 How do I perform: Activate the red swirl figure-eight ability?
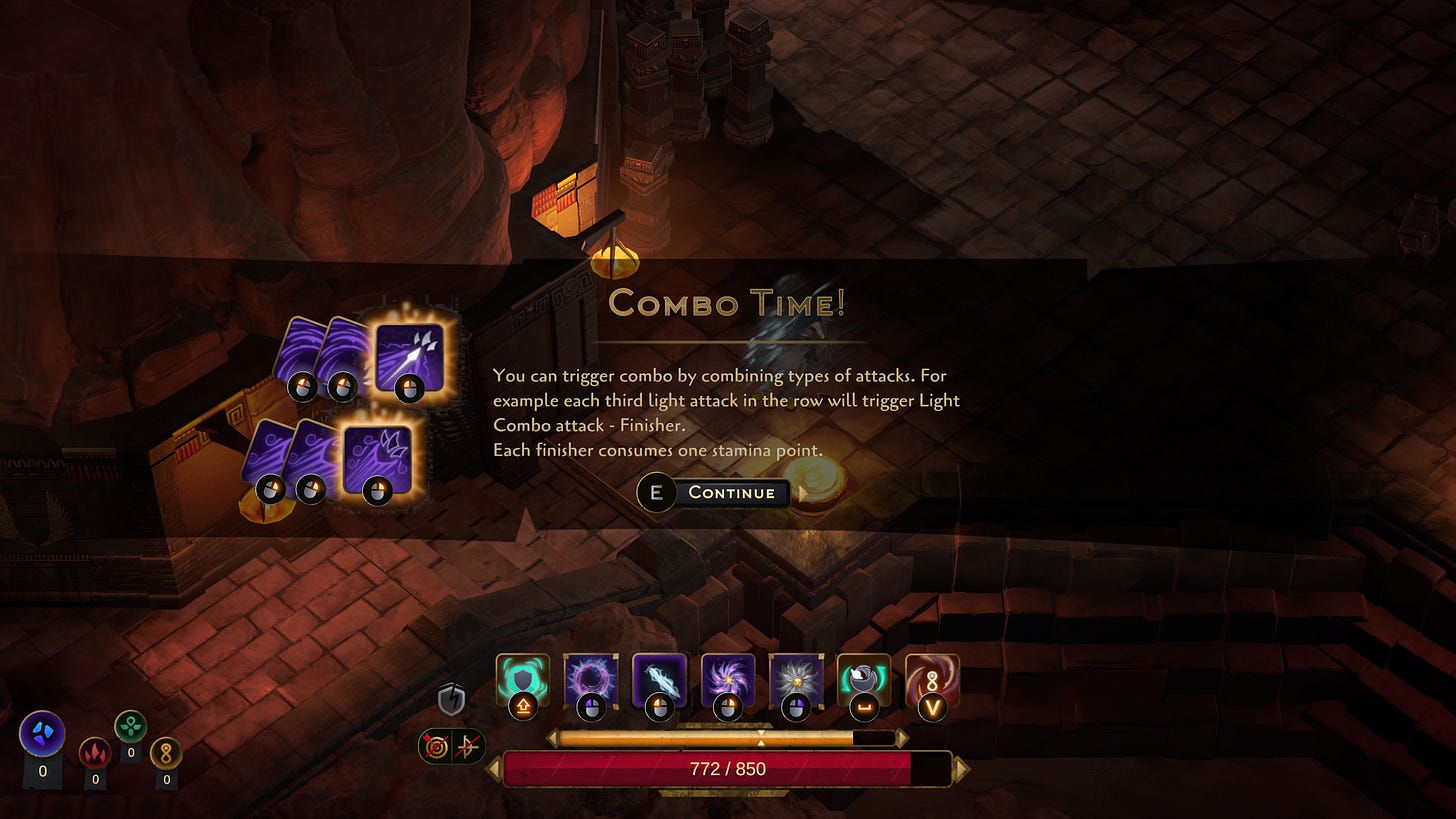932,680
